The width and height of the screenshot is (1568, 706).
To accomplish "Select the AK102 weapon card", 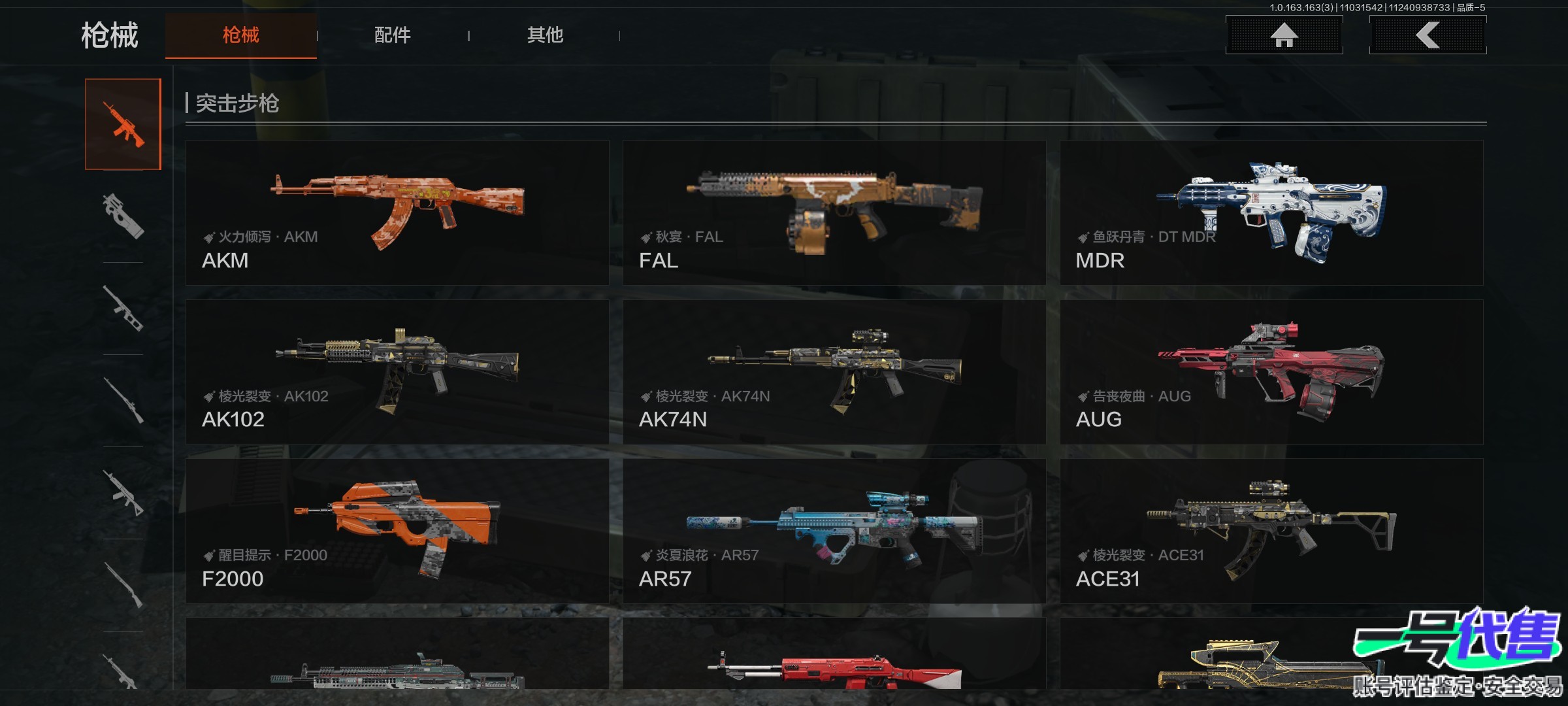I will pos(397,372).
